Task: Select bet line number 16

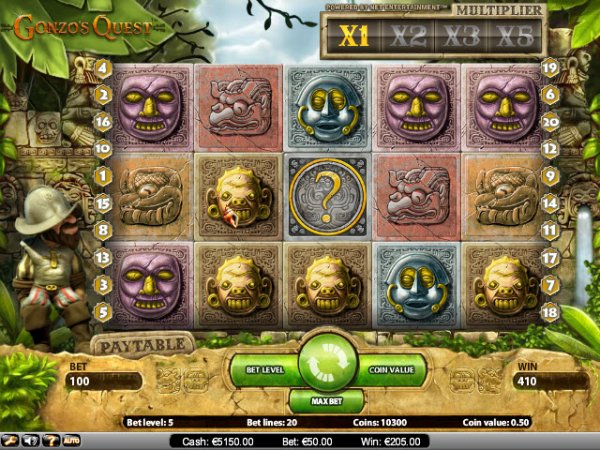Action: [x=102, y=120]
